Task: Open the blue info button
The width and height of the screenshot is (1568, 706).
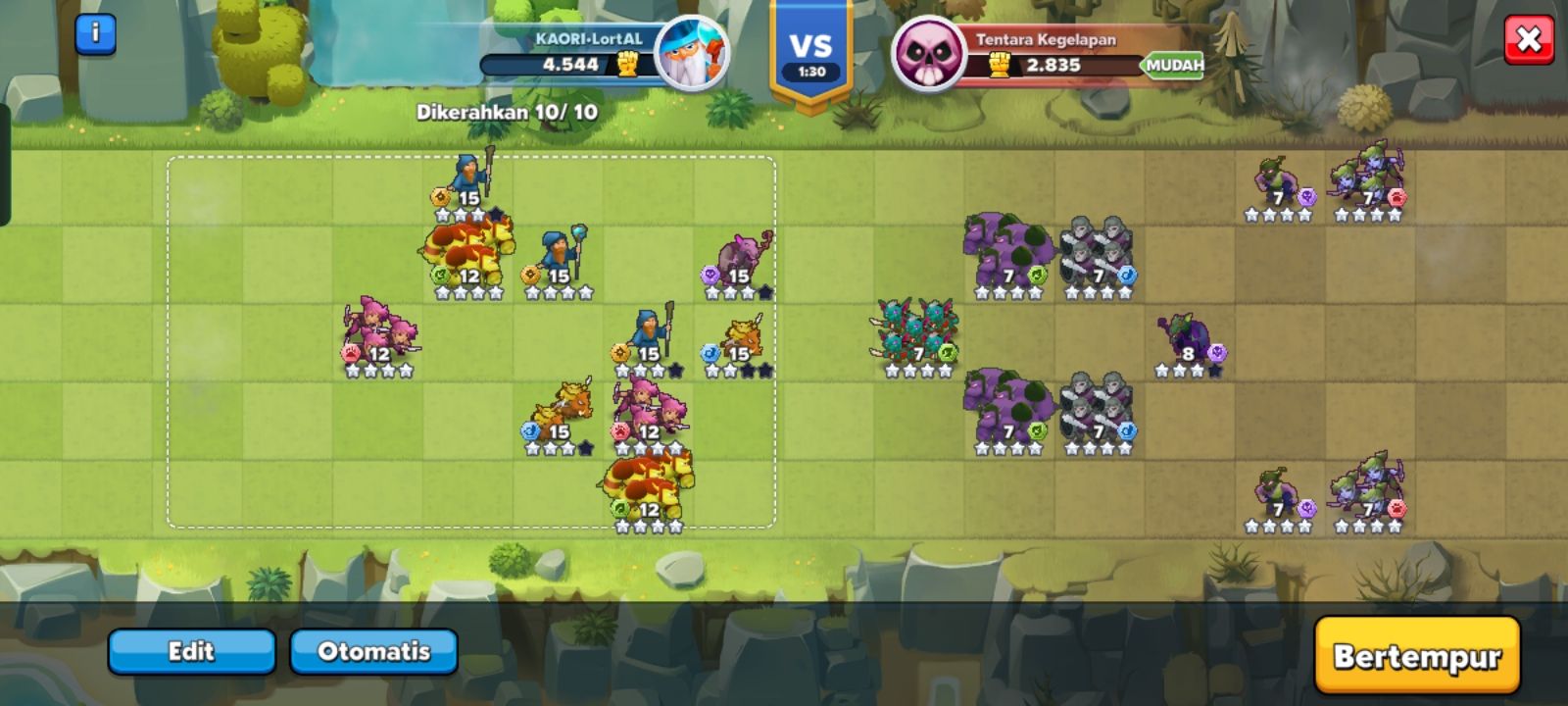Action: tap(95, 34)
